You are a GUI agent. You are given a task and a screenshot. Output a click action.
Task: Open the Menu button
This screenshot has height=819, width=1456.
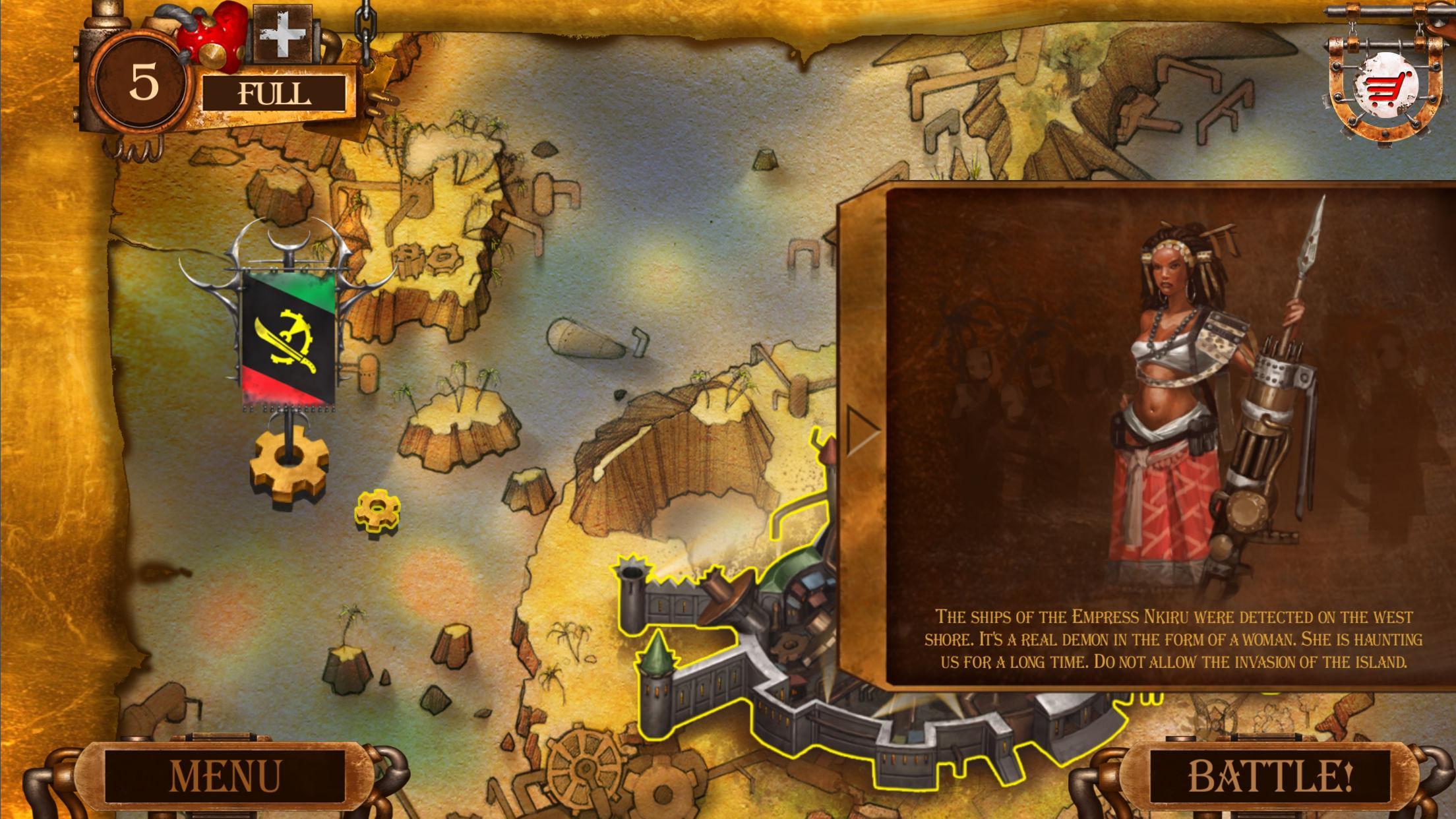coord(225,776)
